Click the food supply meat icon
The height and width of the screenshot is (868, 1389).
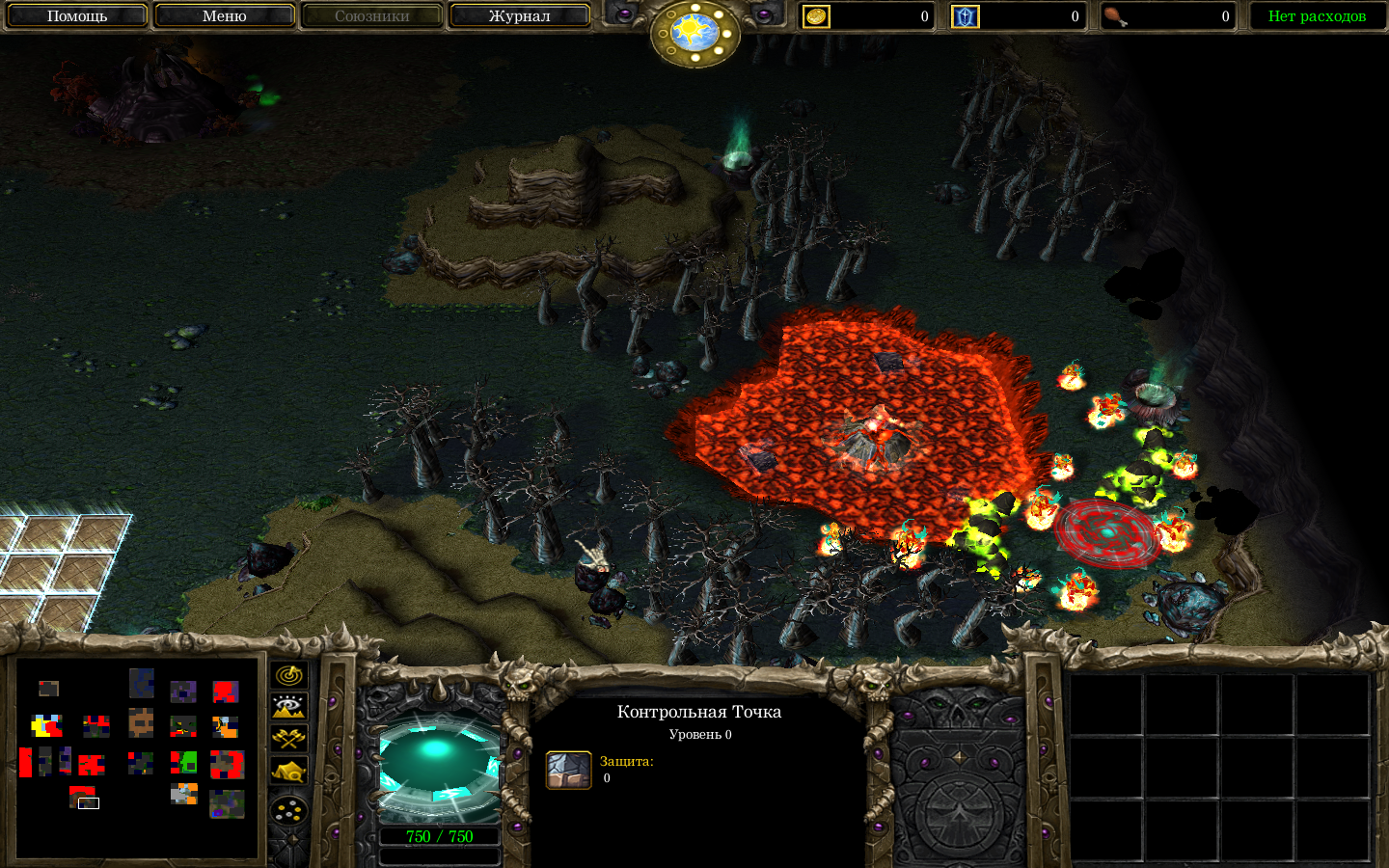pos(1115,16)
